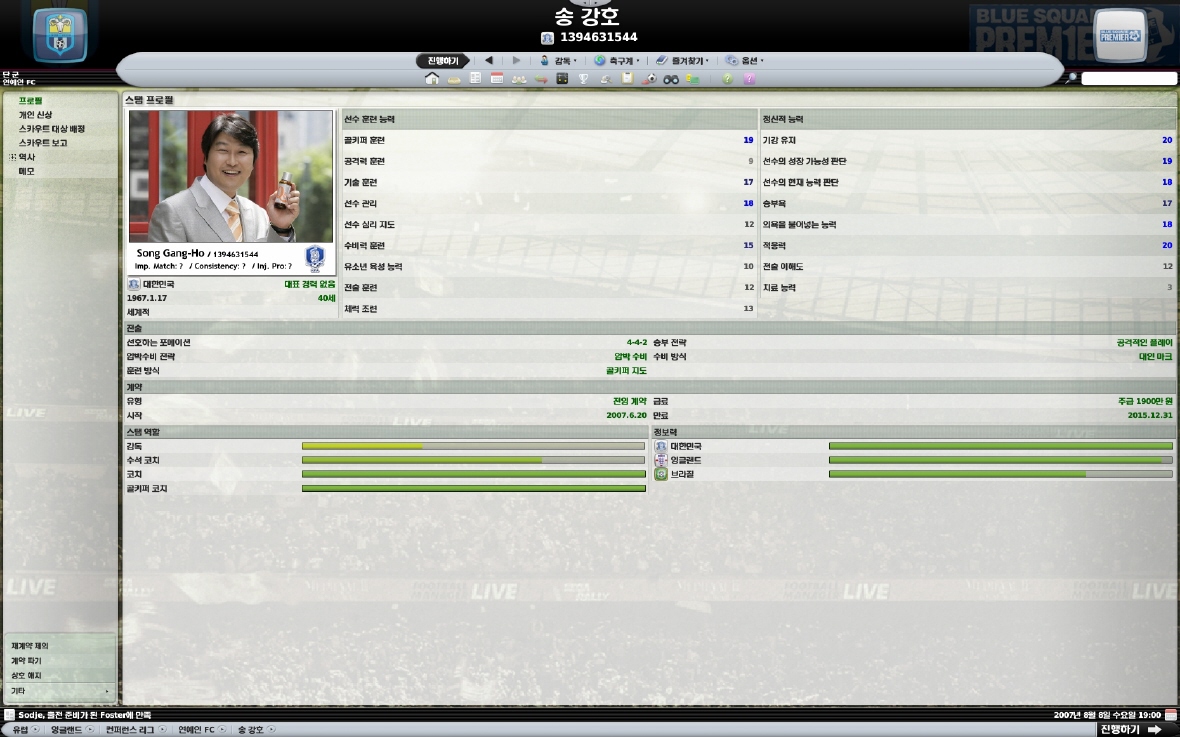The width and height of the screenshot is (1180, 737).
Task: Click the trophy icon in the toolbar
Action: coord(584,79)
